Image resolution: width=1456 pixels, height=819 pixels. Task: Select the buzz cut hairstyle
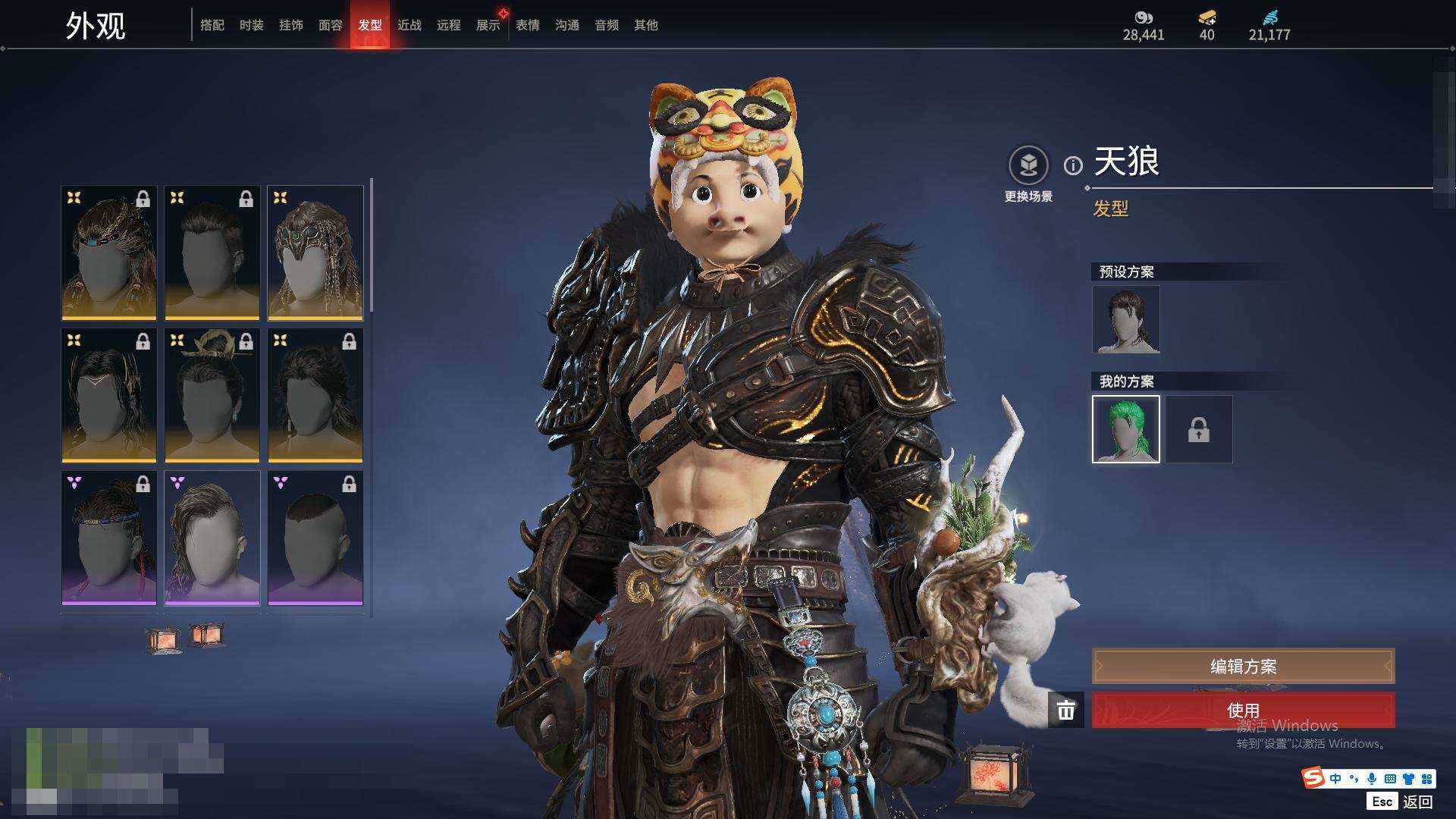pos(315,538)
